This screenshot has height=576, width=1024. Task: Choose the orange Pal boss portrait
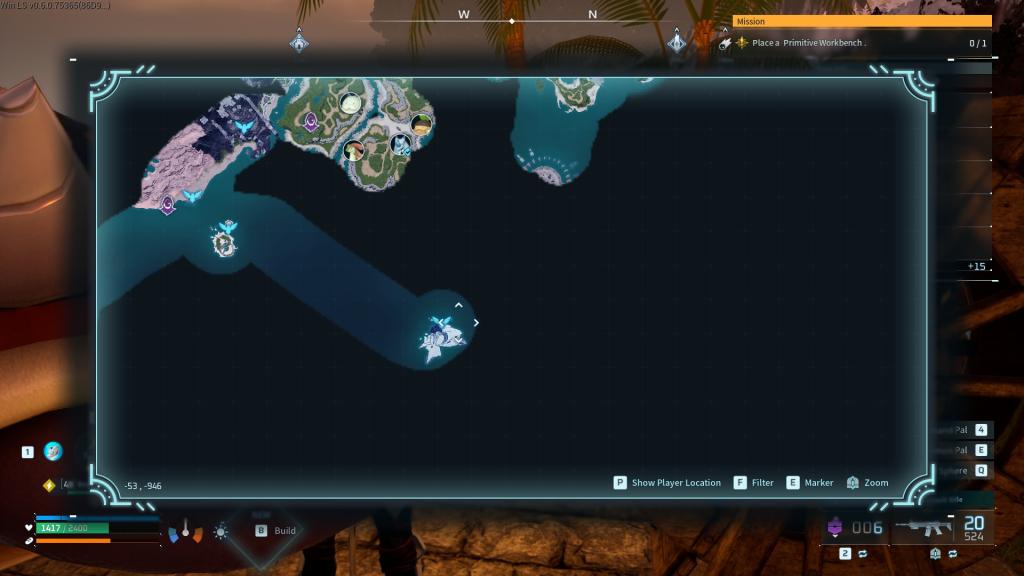click(x=422, y=124)
